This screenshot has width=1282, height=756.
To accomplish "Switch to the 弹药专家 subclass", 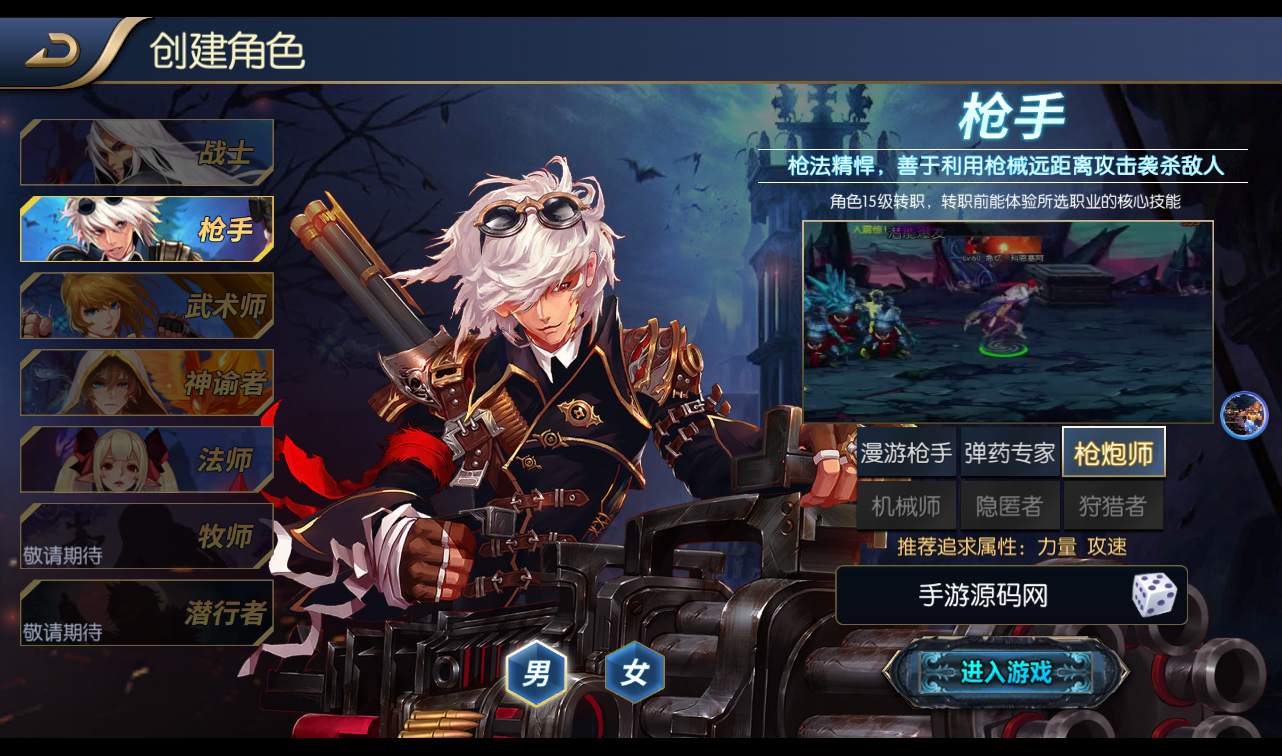I will pos(1009,453).
